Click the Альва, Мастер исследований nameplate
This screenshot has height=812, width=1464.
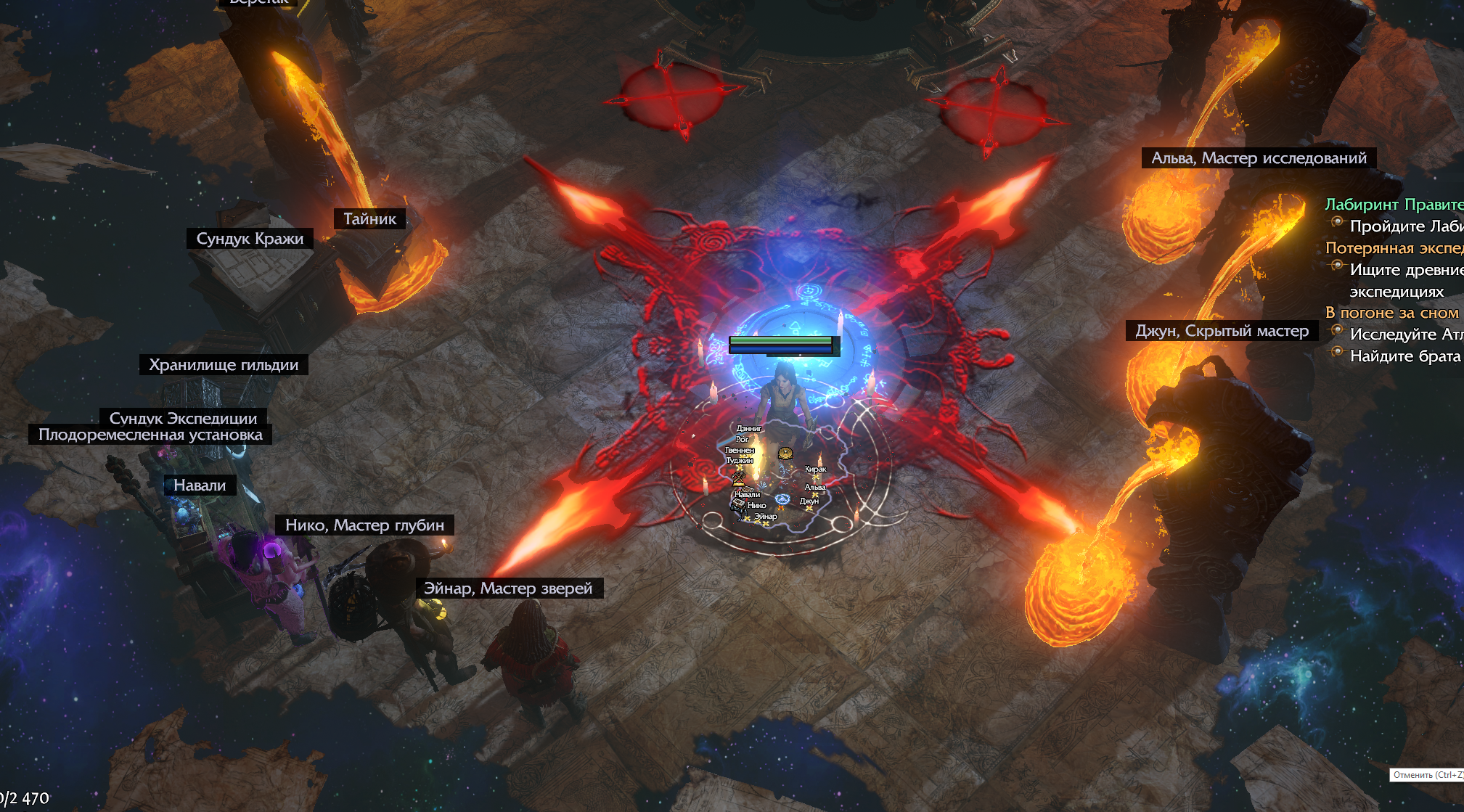pos(1259,158)
